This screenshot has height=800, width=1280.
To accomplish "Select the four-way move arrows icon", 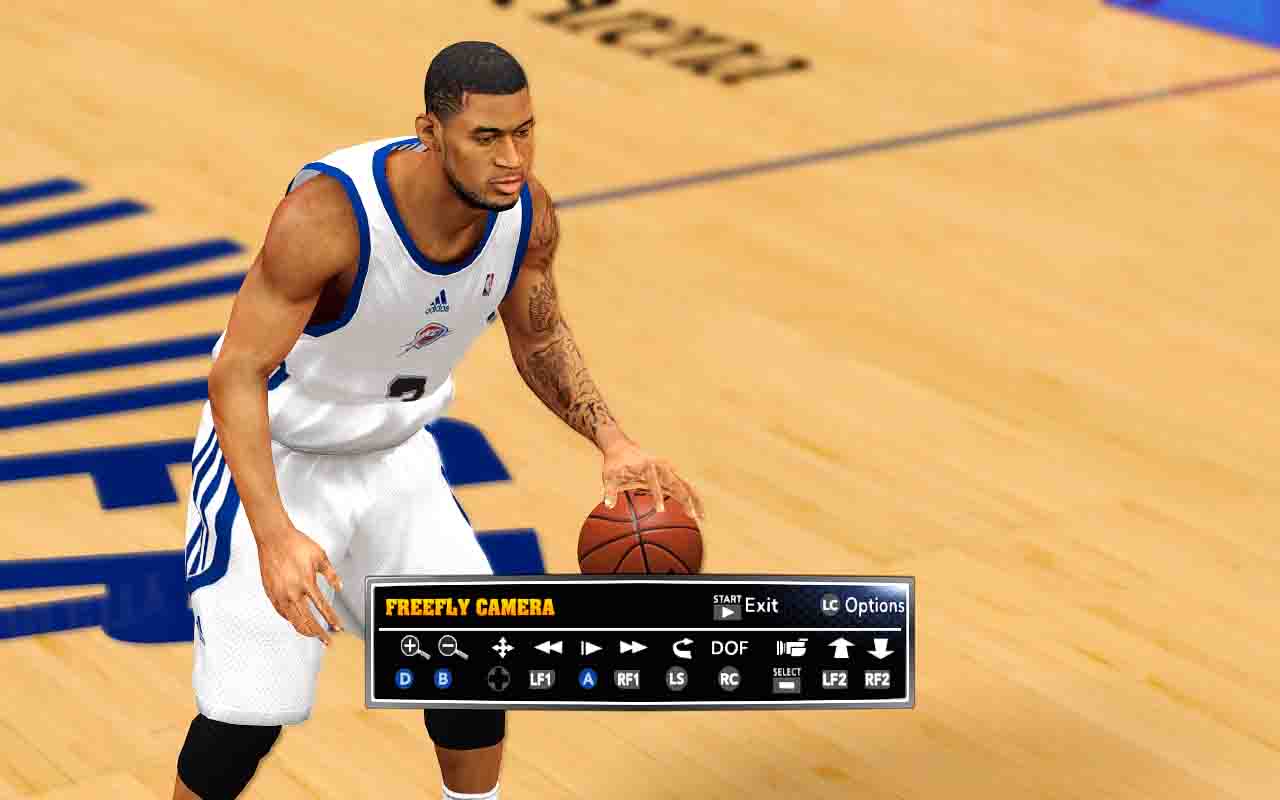I will point(502,647).
